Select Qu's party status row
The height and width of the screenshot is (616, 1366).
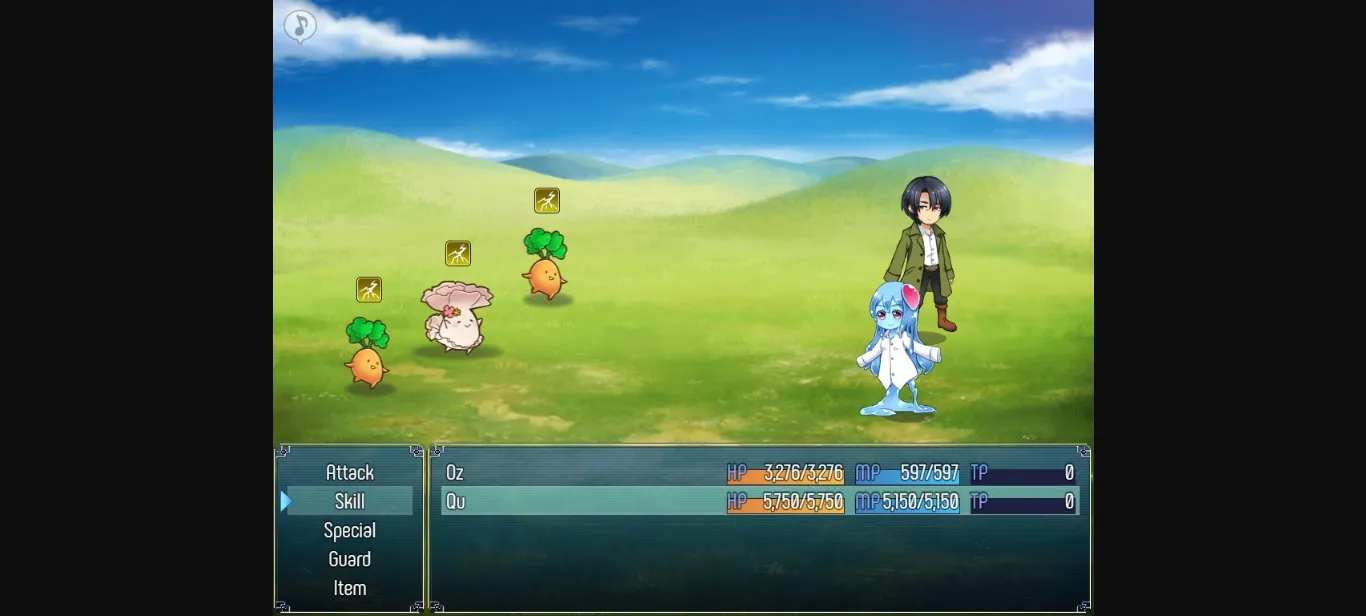pyautogui.click(x=759, y=501)
